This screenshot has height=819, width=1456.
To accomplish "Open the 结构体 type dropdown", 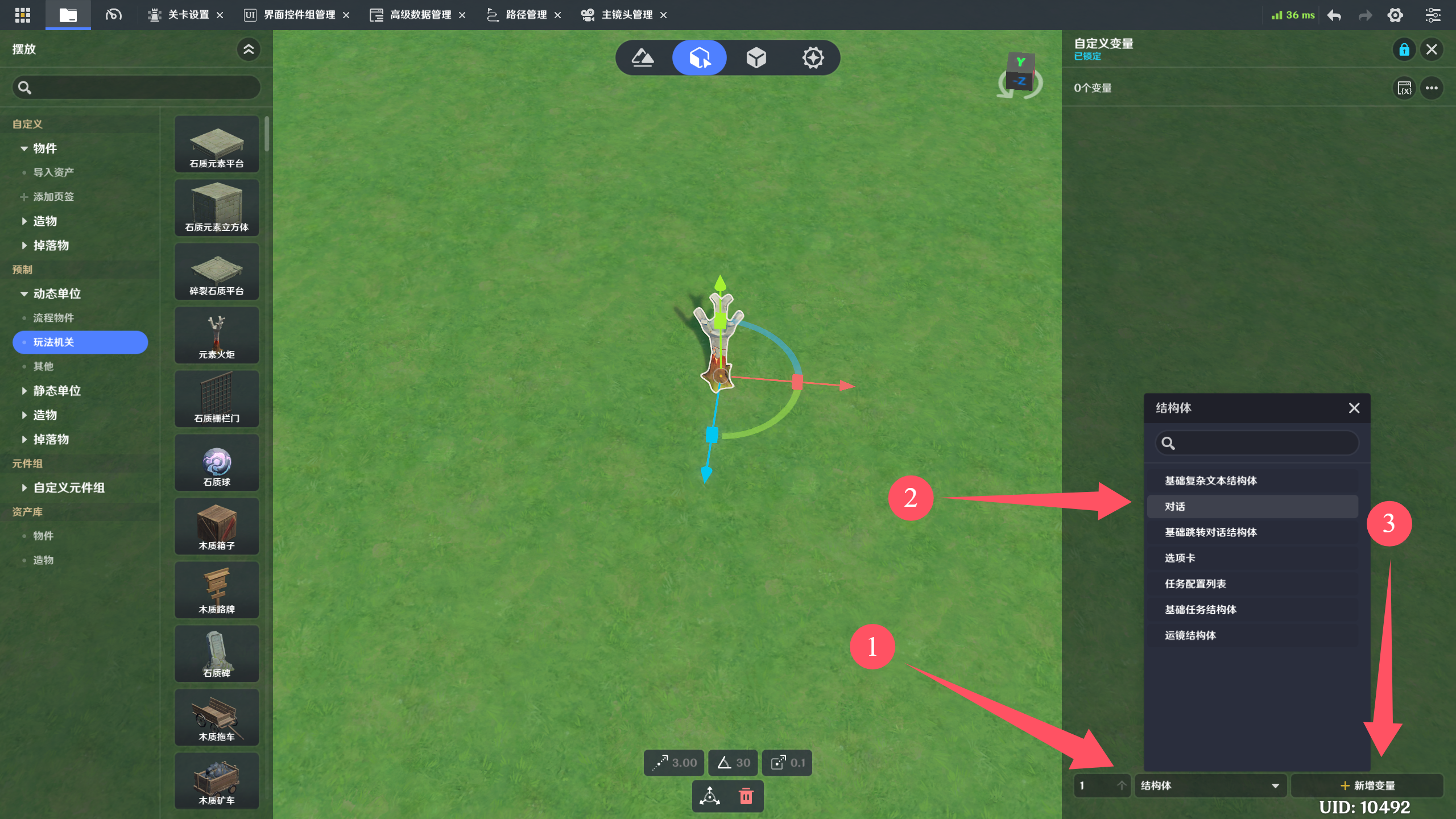I will coord(1210,785).
